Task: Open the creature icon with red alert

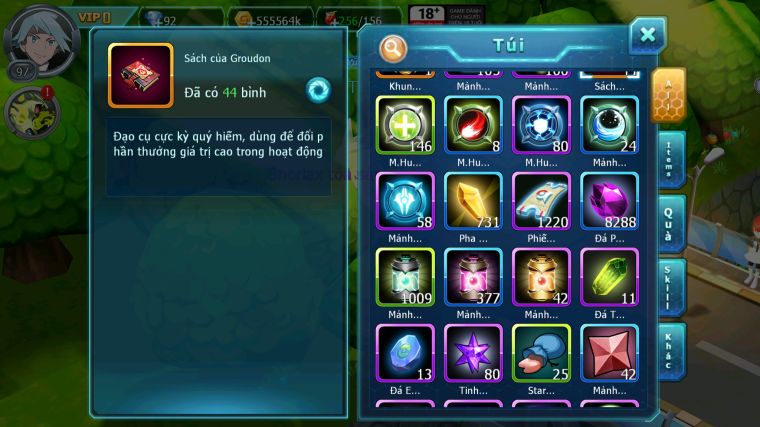Action: point(32,112)
